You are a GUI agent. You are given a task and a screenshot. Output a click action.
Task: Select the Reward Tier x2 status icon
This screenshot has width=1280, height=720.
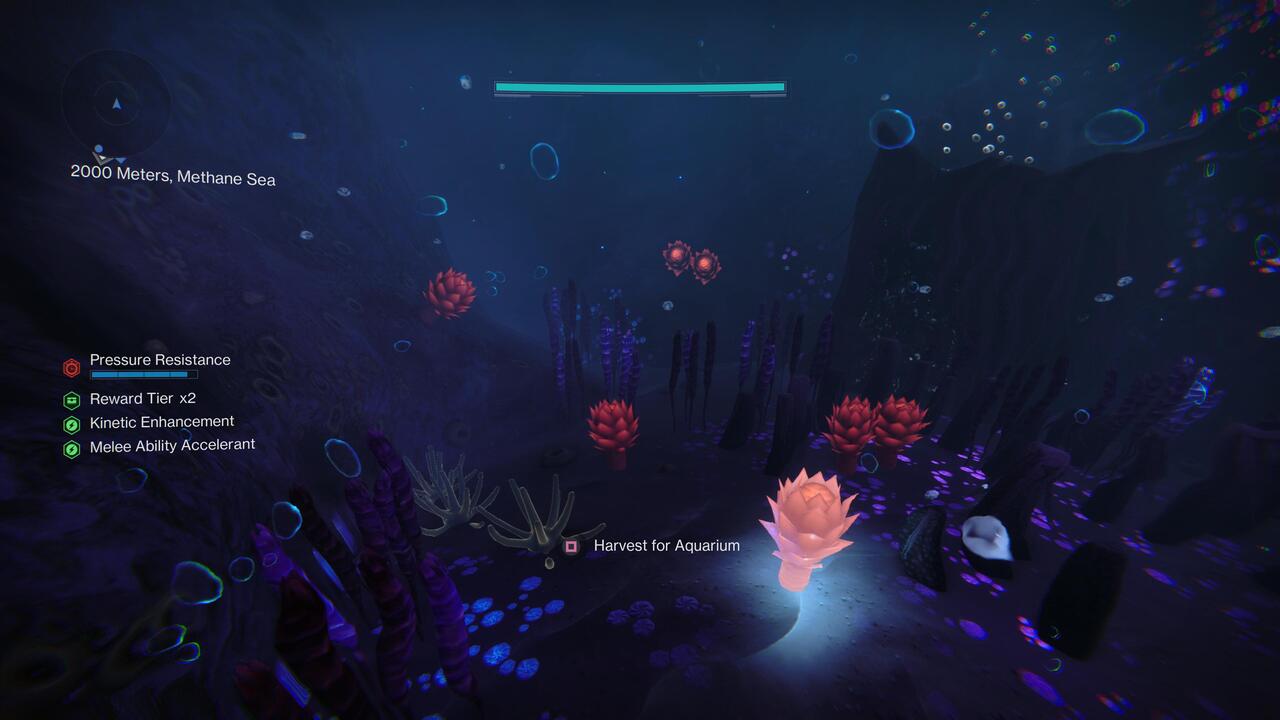pos(70,399)
